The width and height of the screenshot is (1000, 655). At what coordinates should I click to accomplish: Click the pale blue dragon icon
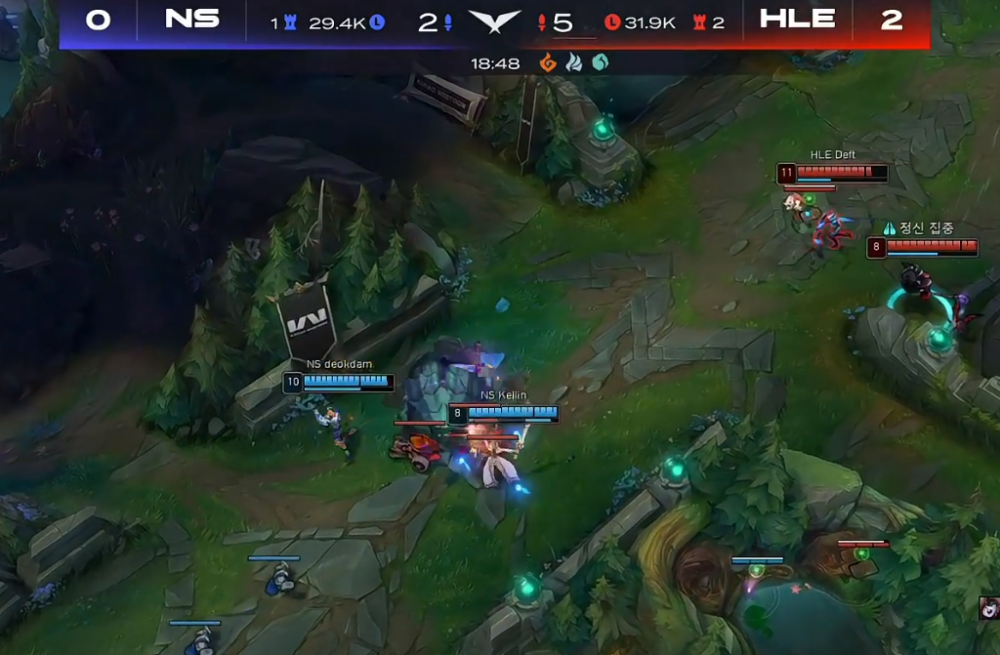coord(574,63)
